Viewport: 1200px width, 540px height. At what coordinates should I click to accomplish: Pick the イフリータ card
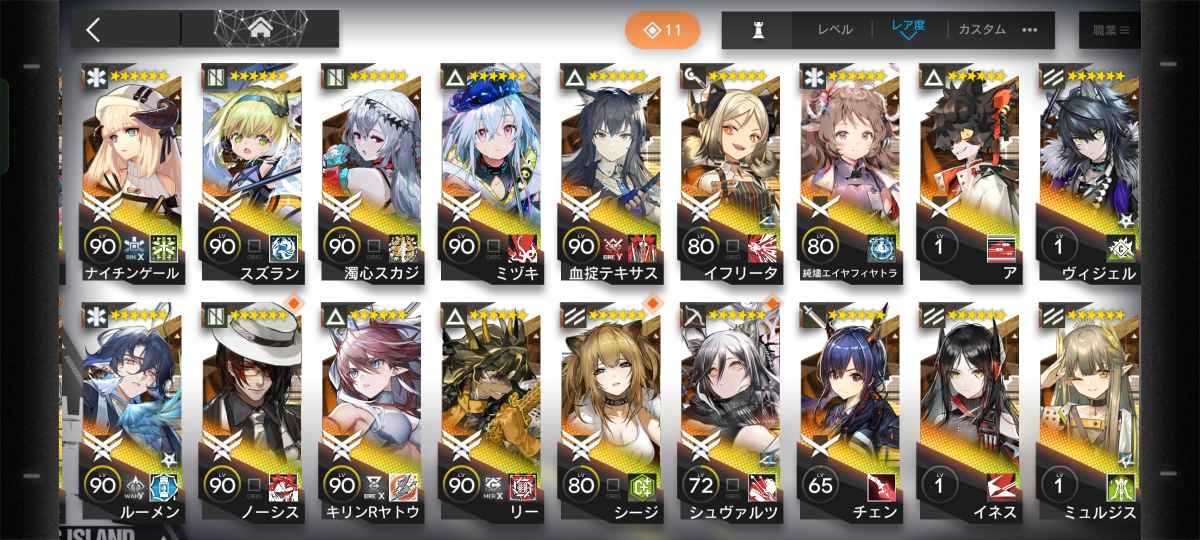(x=732, y=170)
